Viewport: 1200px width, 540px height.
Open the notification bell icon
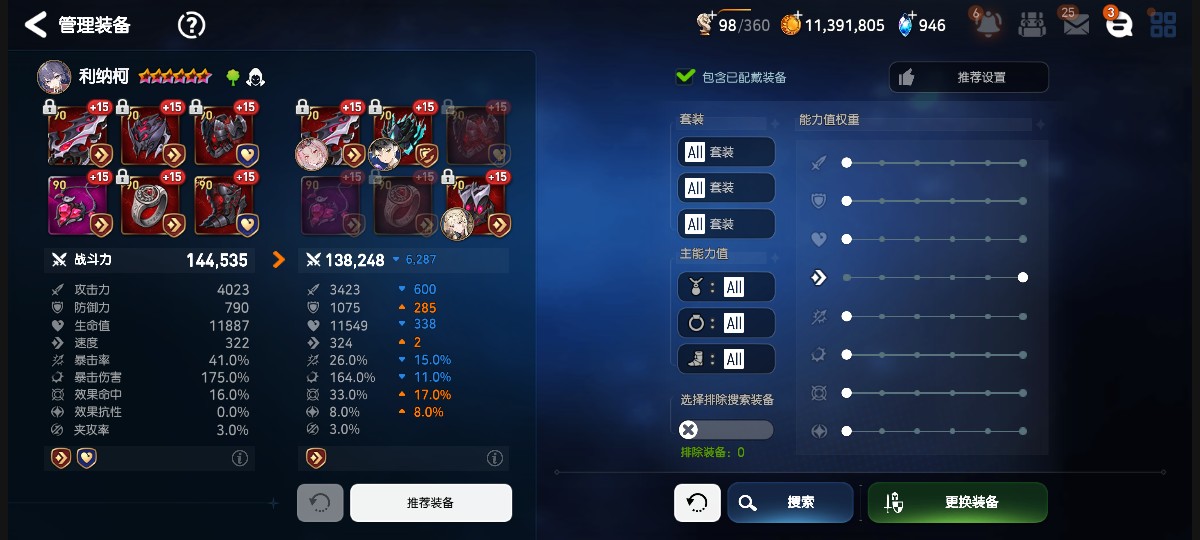click(985, 24)
